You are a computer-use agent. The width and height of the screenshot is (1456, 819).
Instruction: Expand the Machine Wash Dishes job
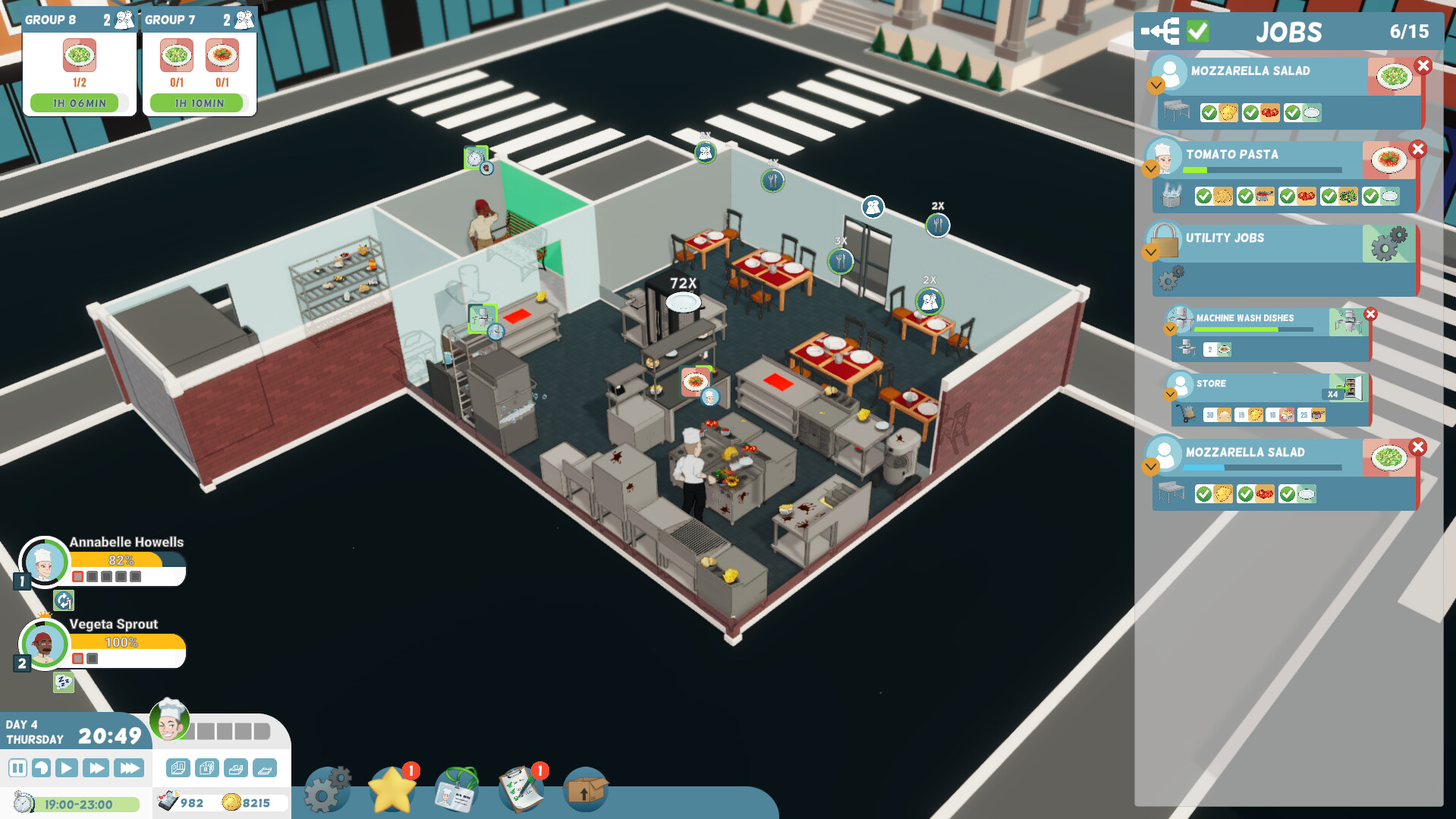(1171, 329)
